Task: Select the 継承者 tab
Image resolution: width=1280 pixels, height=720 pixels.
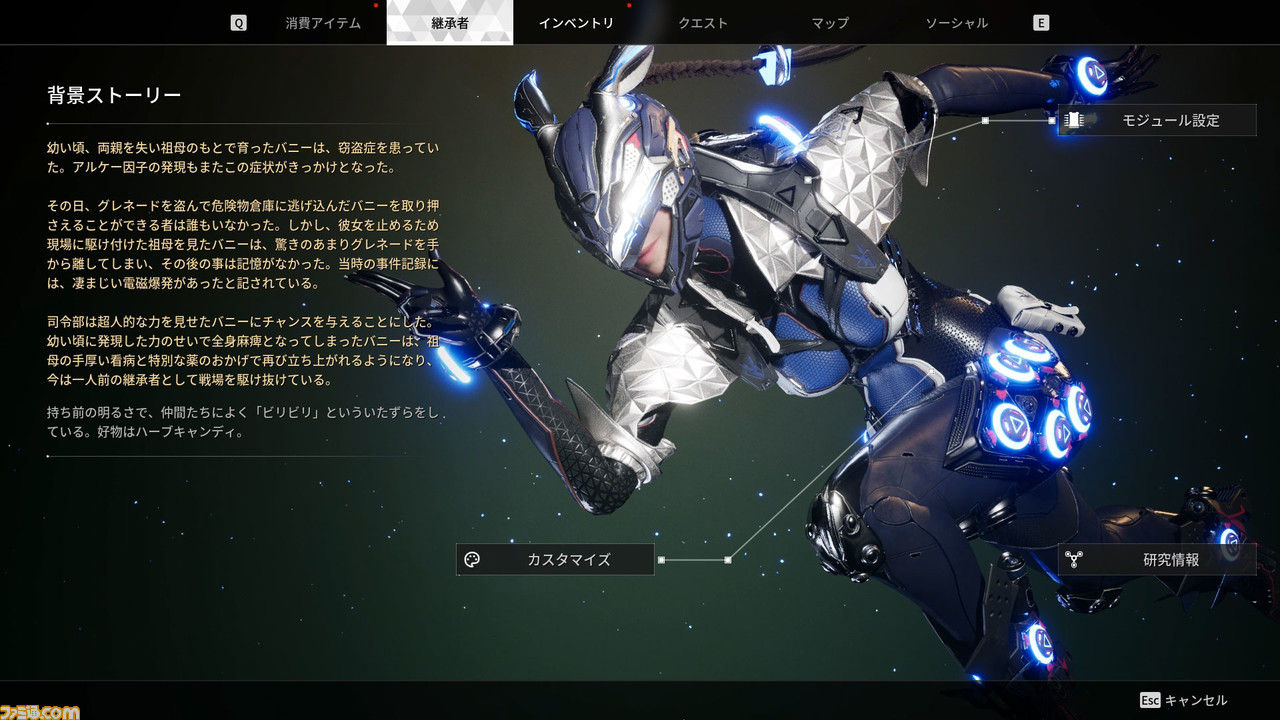Action: coord(449,23)
